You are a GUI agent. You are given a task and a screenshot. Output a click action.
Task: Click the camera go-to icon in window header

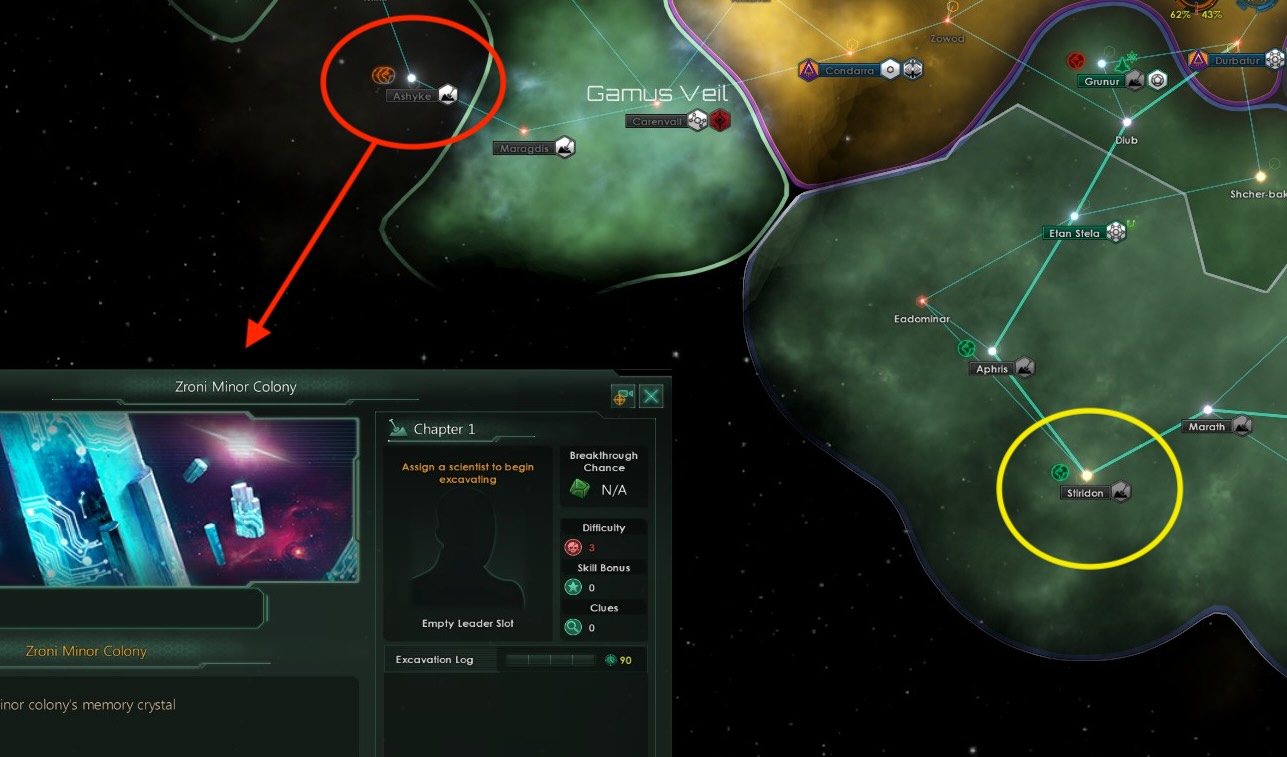623,396
